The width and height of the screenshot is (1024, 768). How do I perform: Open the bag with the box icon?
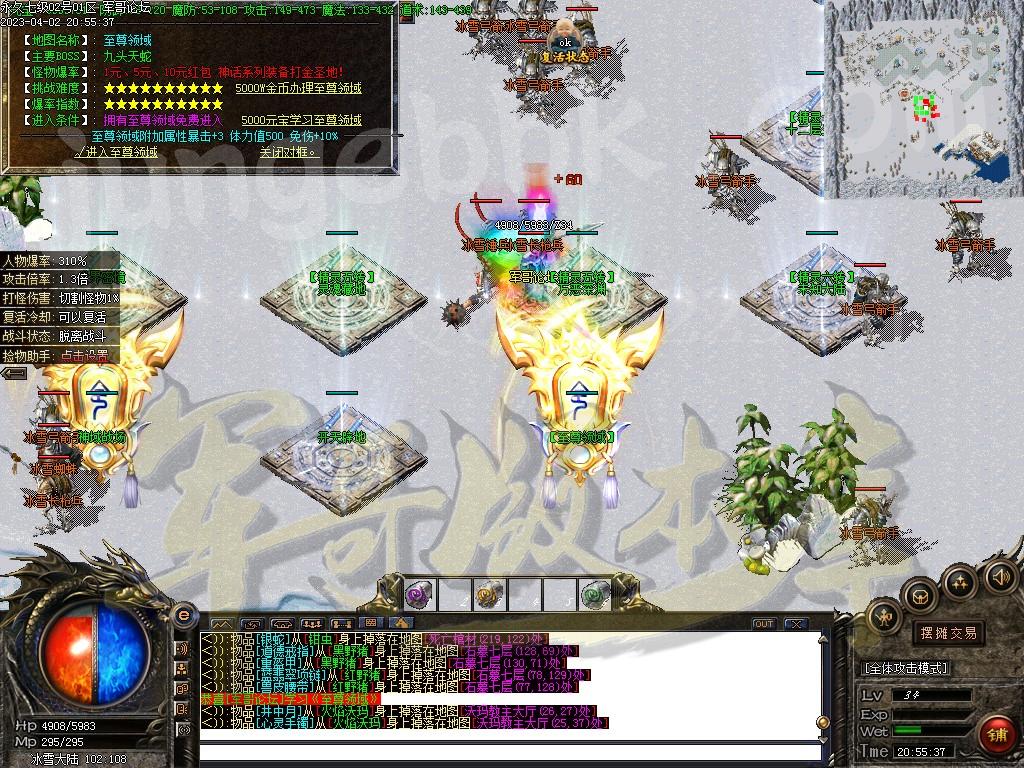(x=918, y=596)
